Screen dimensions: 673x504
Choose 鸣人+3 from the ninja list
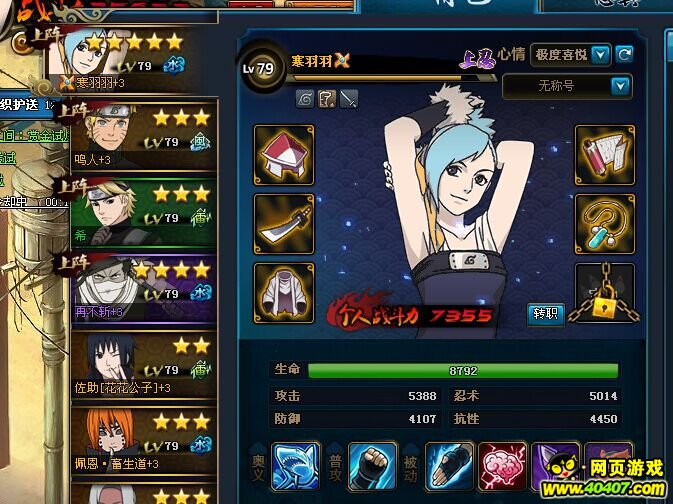tap(141, 133)
